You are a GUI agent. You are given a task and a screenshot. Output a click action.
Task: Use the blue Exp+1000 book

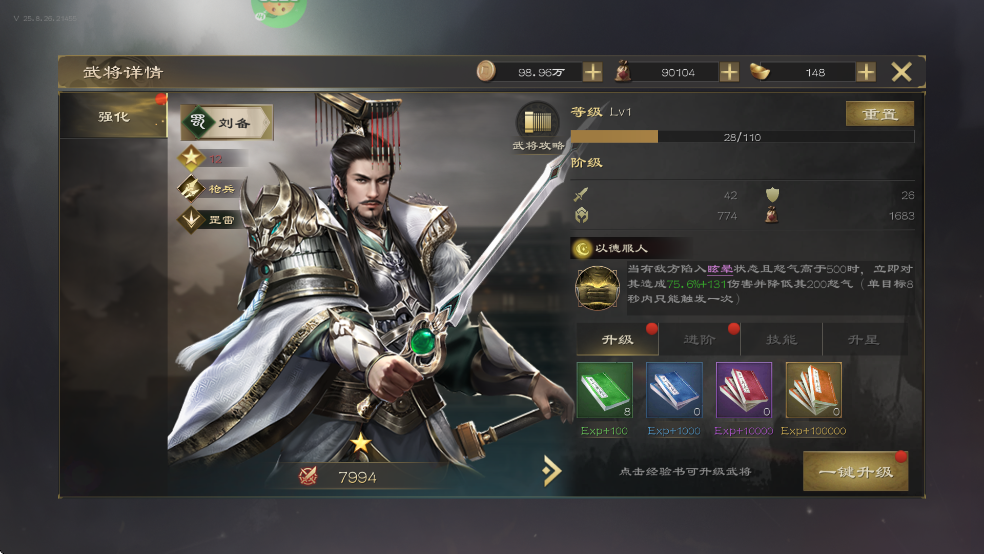[674, 390]
